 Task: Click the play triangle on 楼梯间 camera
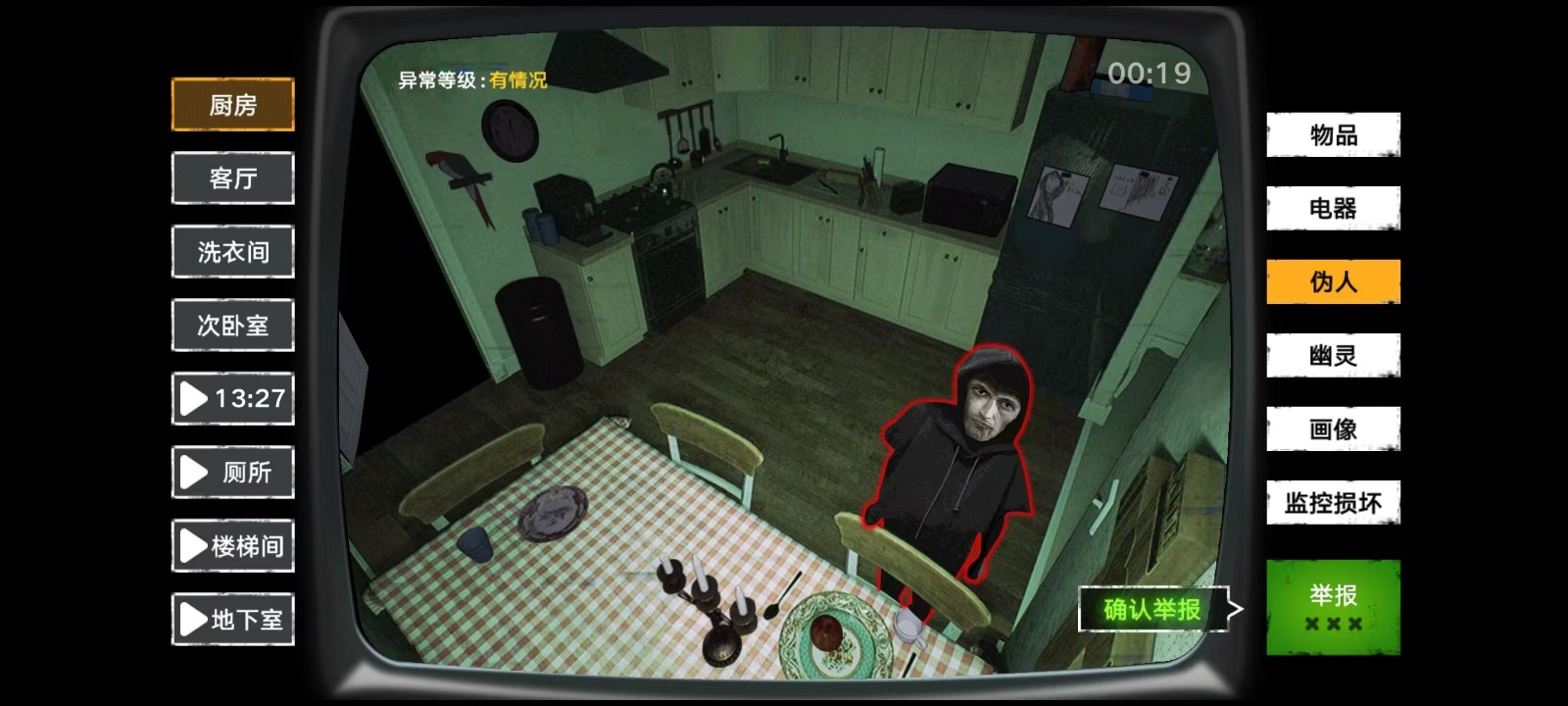tap(193, 545)
